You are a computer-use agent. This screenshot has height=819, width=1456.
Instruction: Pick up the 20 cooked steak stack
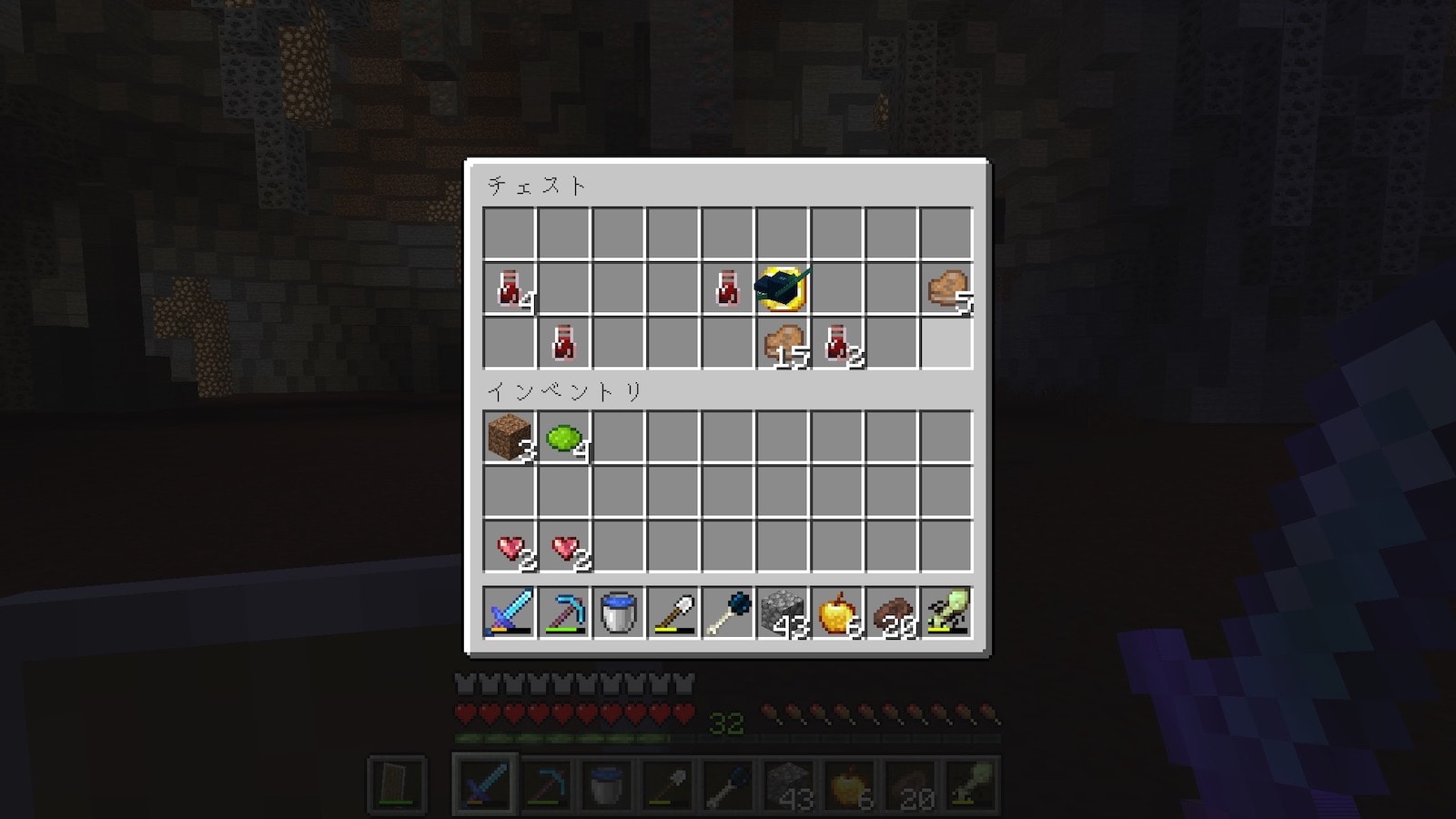(x=892, y=612)
